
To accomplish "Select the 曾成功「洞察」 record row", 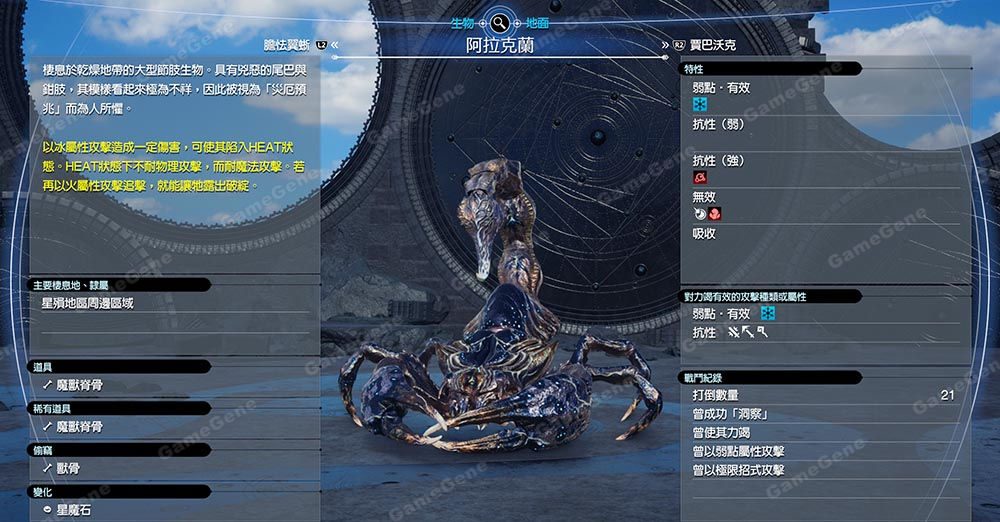I will tap(822, 414).
